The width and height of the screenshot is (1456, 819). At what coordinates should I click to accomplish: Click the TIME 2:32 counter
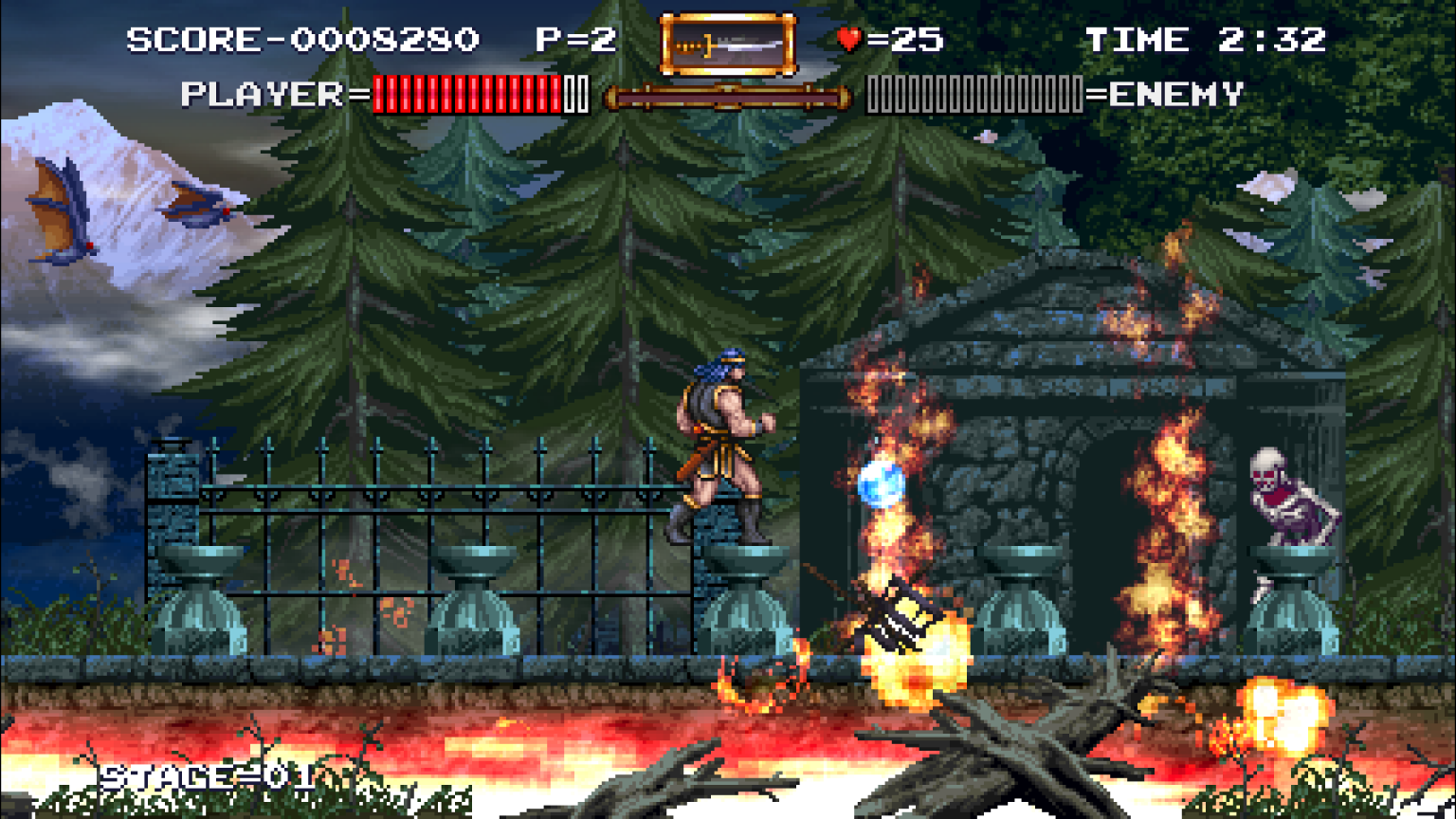pos(1204,40)
